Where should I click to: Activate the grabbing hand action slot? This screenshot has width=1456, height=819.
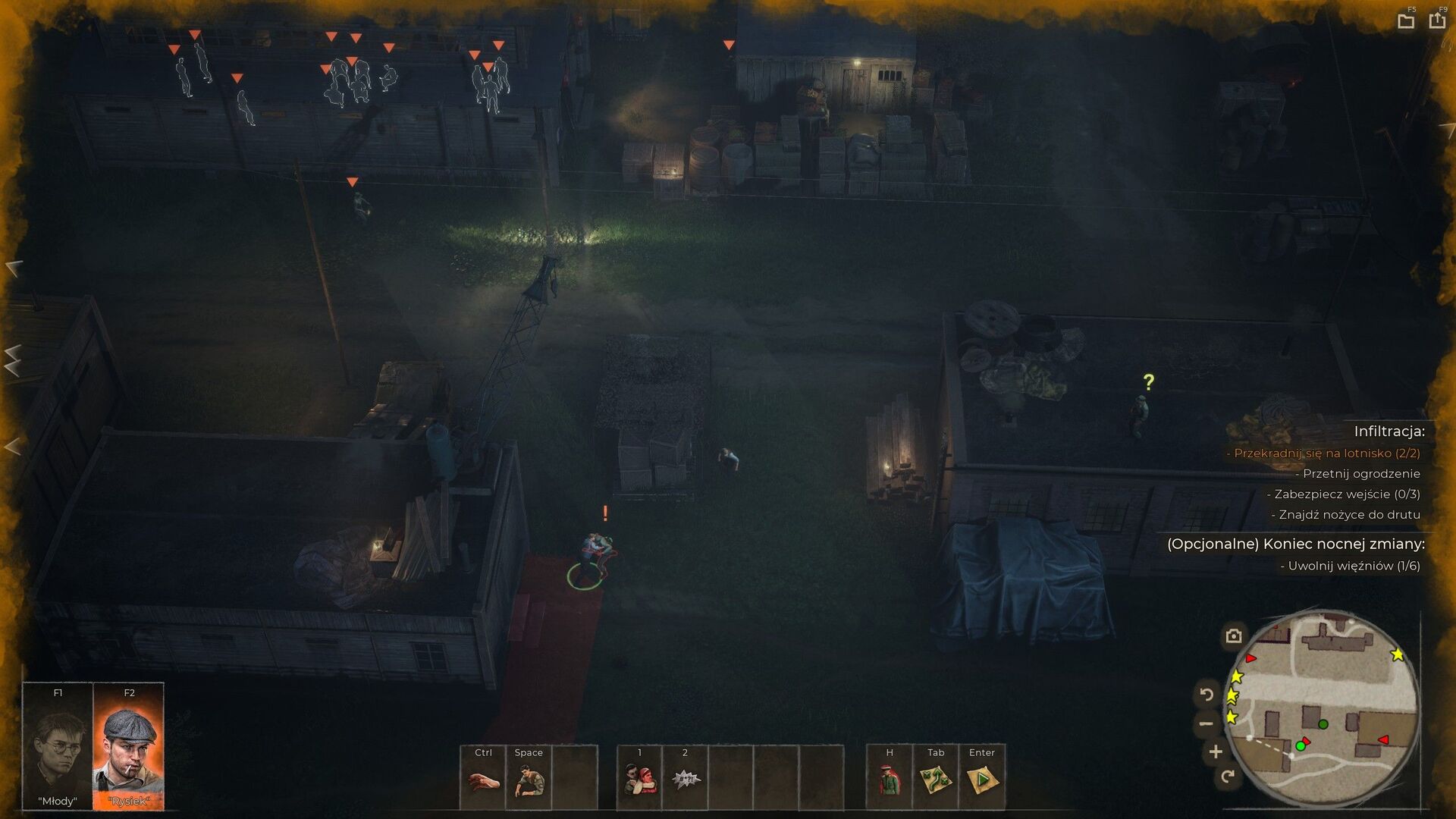[x=483, y=778]
